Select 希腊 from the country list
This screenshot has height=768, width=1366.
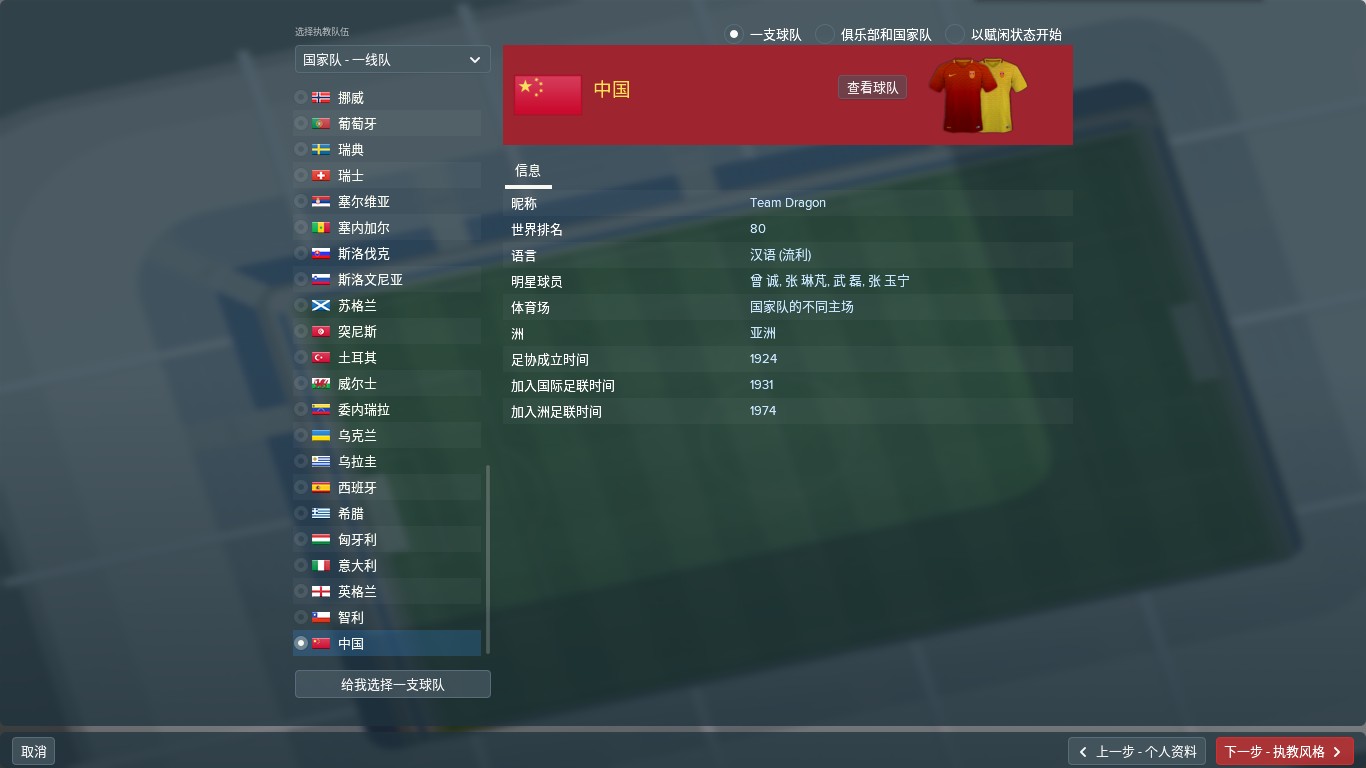tap(351, 513)
